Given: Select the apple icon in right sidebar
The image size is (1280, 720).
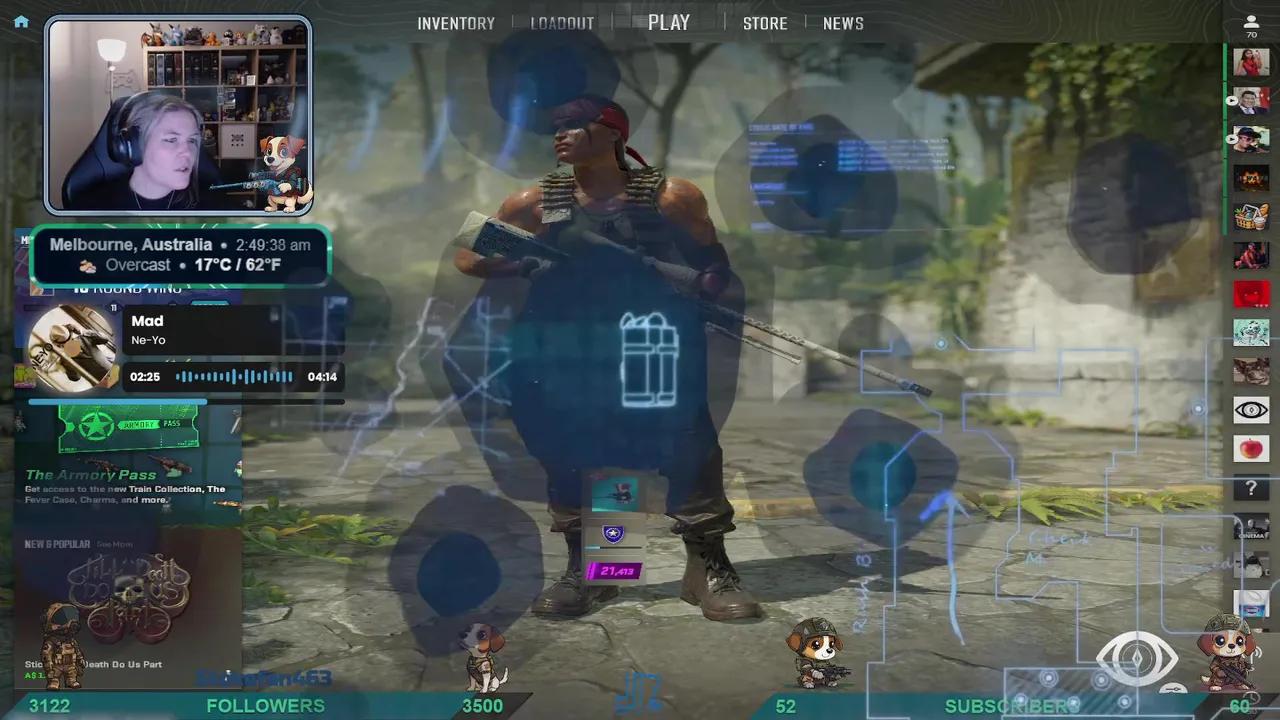Looking at the screenshot, I should click(1251, 449).
